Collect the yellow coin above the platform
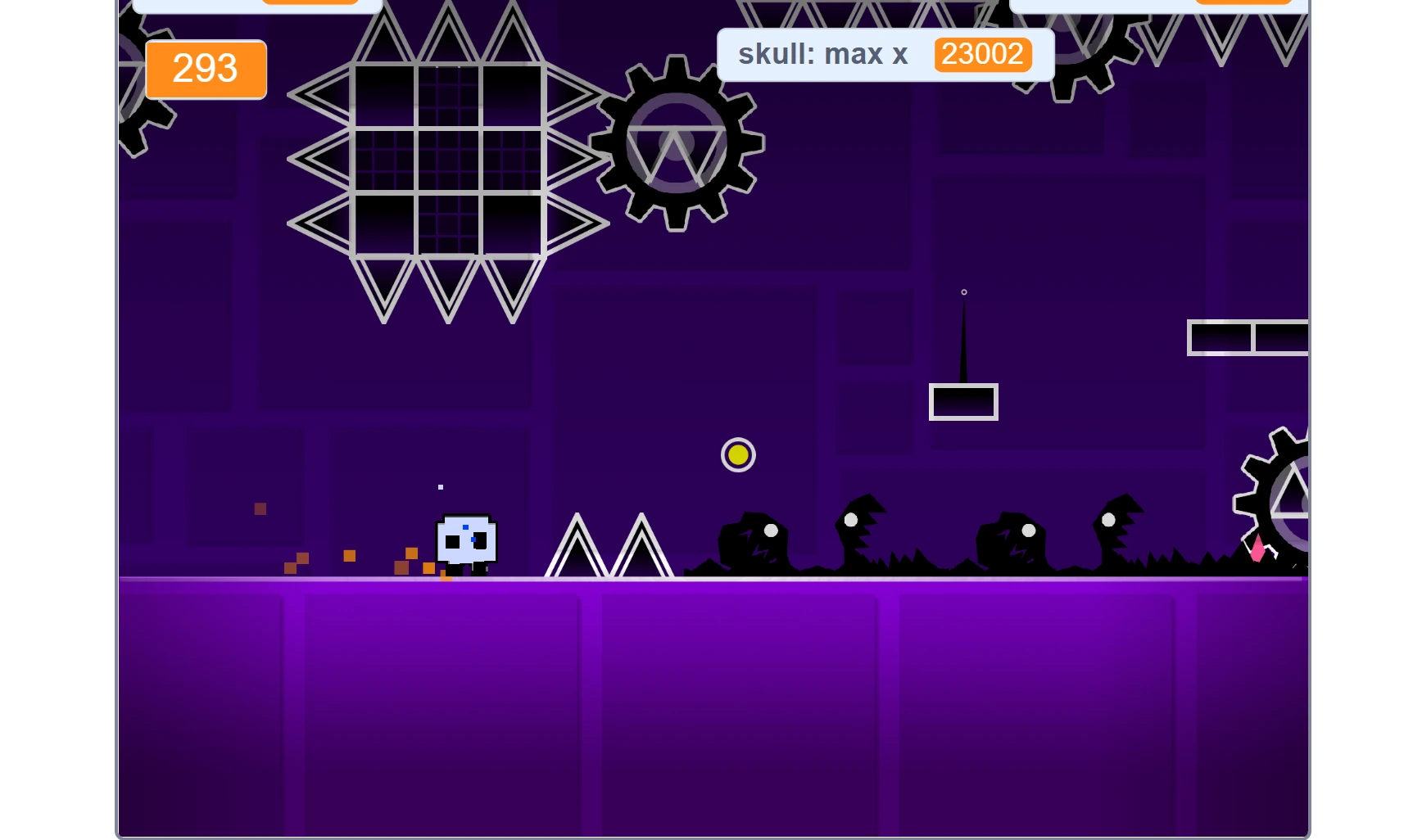The width and height of the screenshot is (1404, 840). click(736, 455)
